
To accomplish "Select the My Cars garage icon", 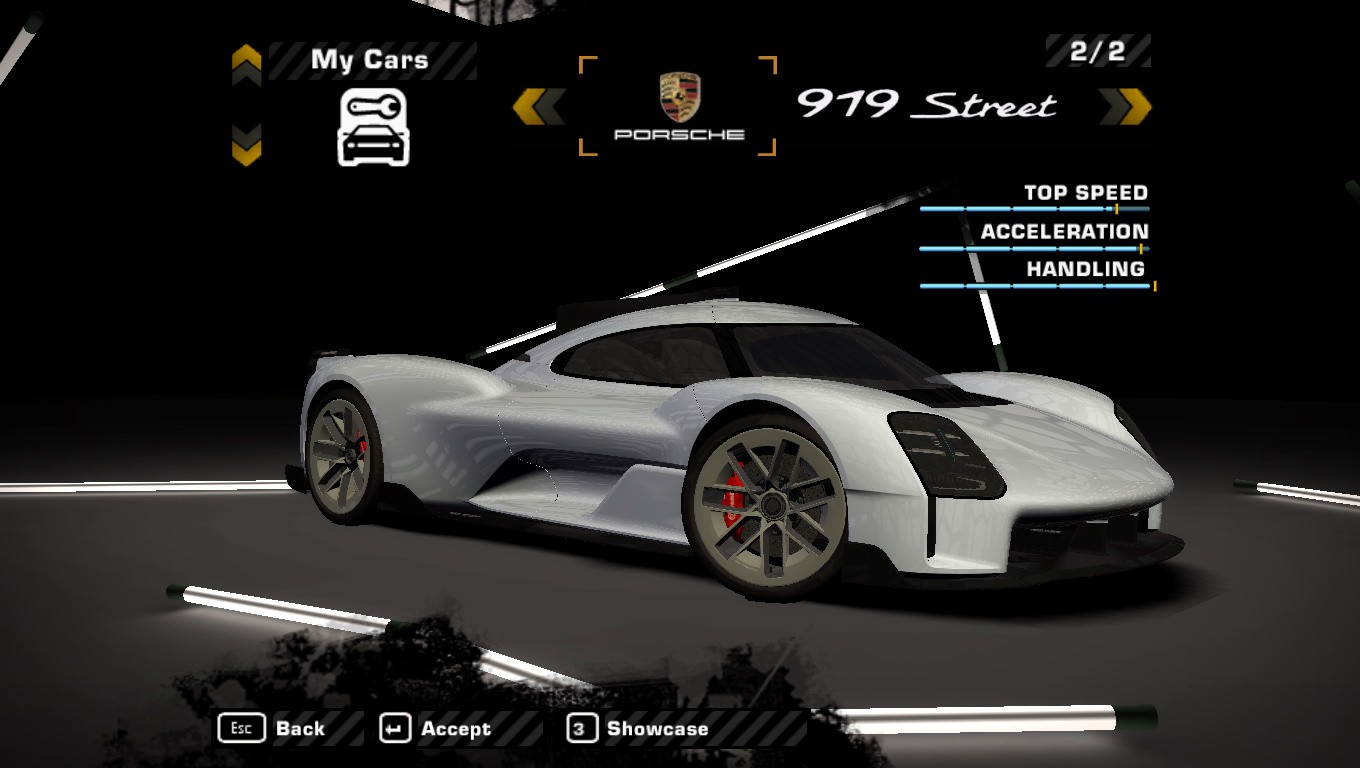I will point(373,127).
